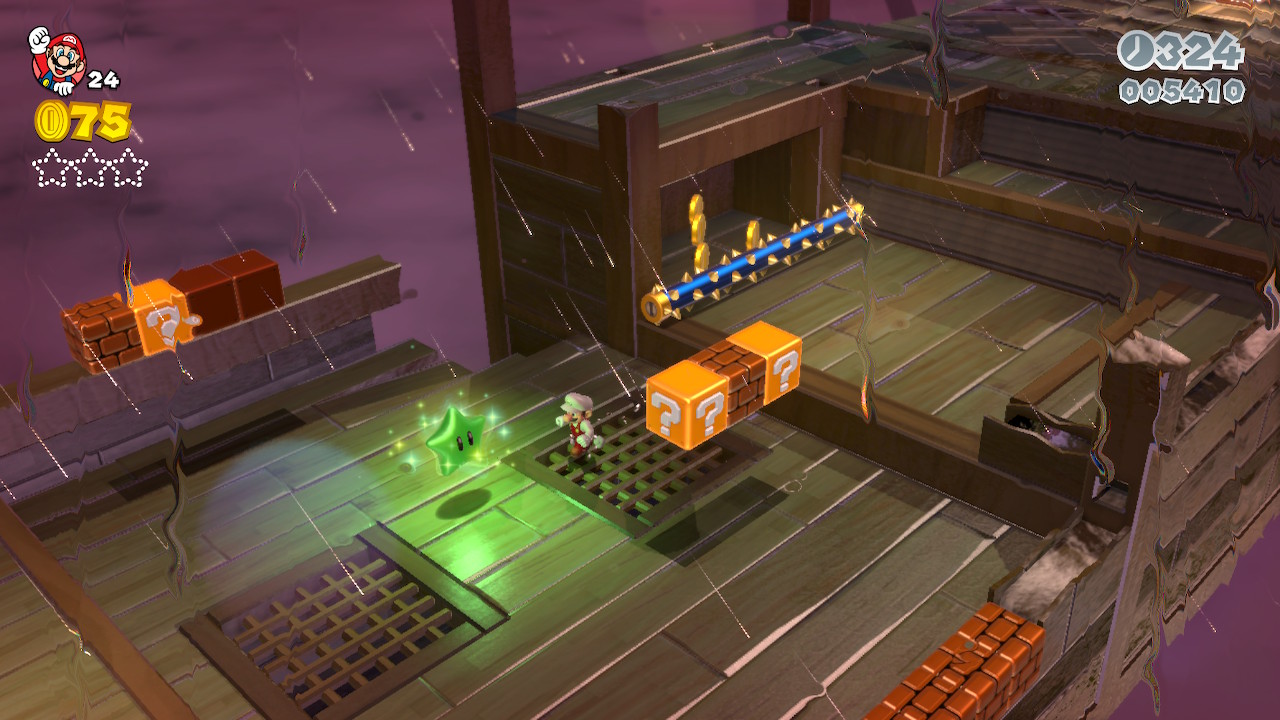Click the Mario lives portrait icon
Screen dimensions: 1280x720
tap(57, 60)
